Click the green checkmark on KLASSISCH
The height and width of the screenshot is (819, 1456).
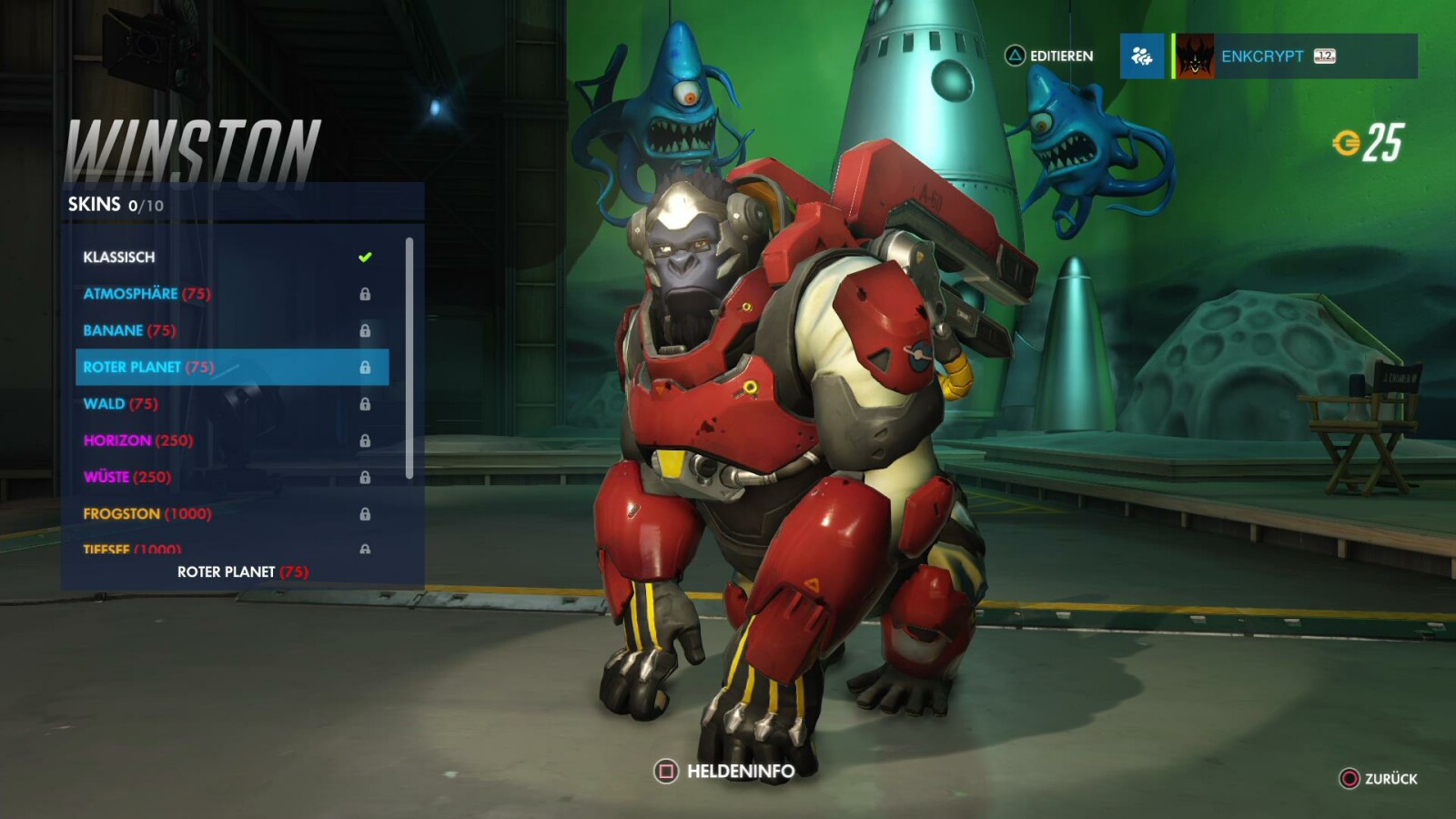(x=364, y=258)
